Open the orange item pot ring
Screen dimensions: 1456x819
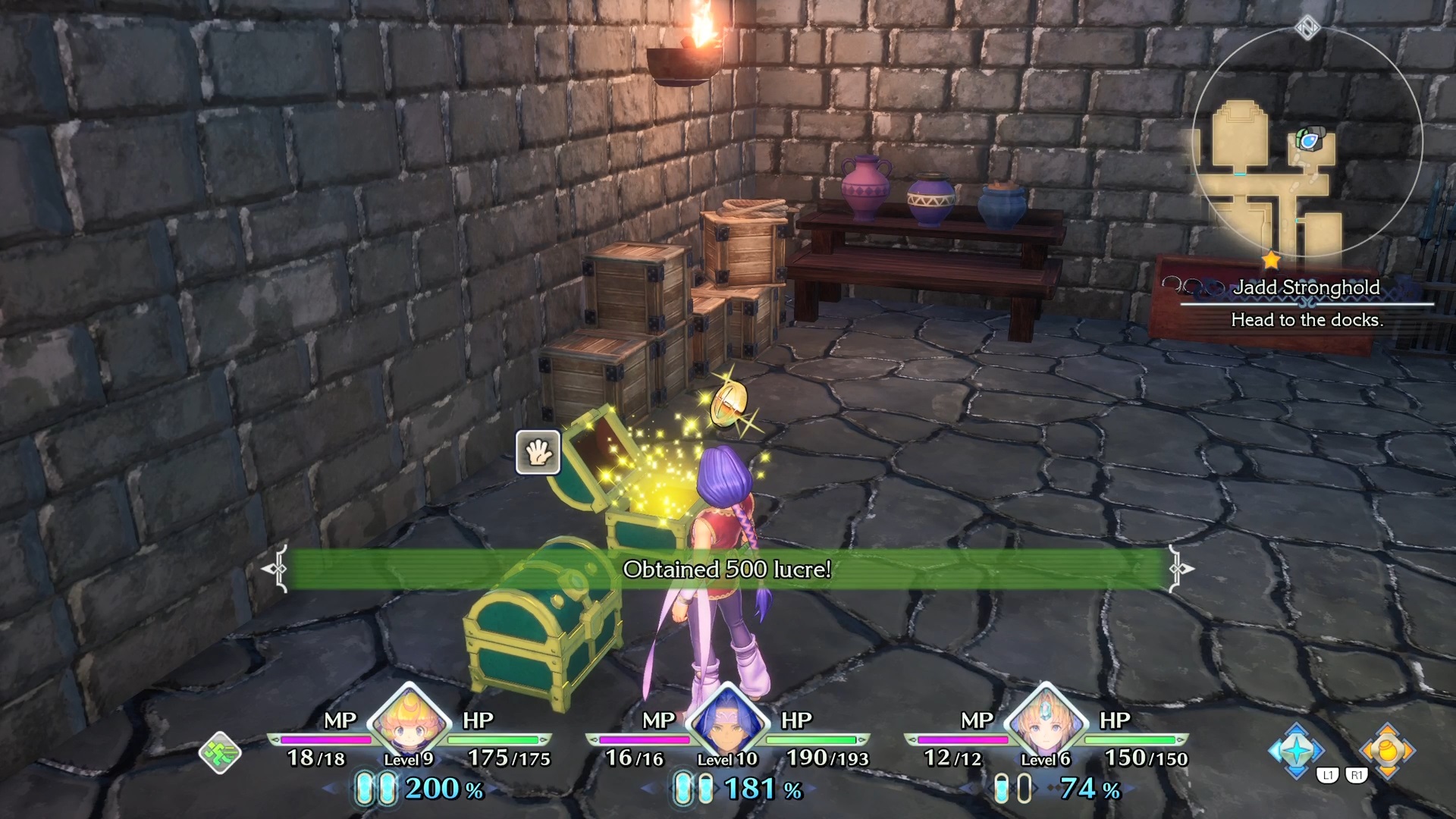pyautogui.click(x=1387, y=750)
